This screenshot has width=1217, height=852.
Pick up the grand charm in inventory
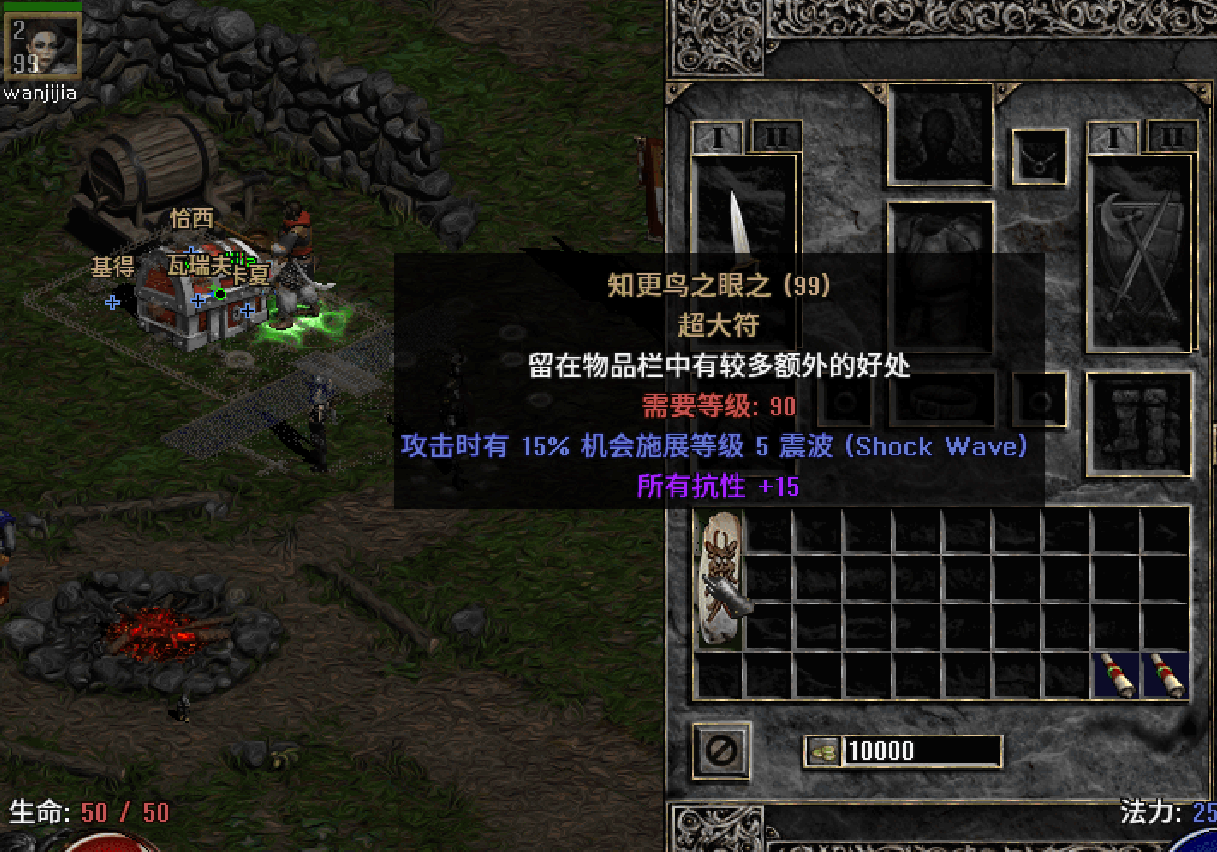pyautogui.click(x=721, y=580)
